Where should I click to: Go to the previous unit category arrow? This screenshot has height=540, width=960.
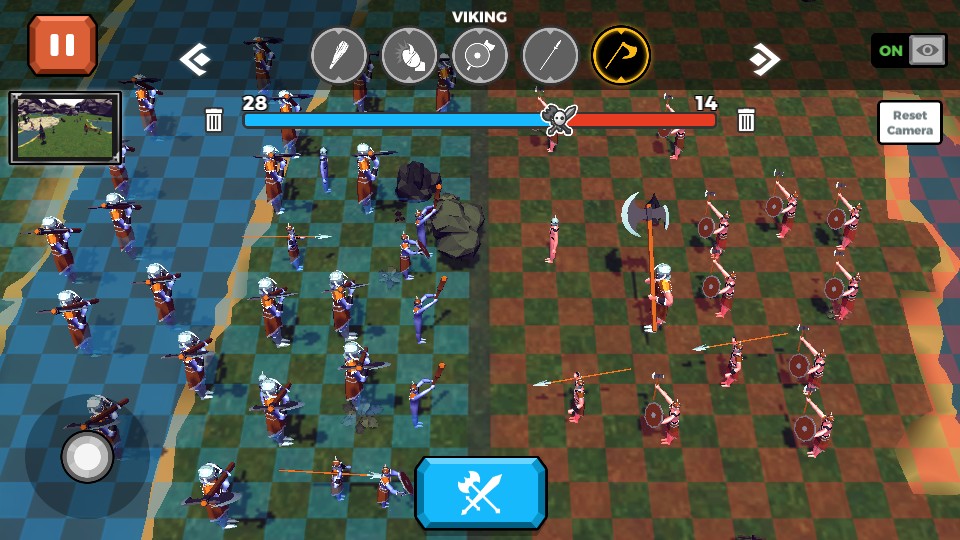[194, 60]
